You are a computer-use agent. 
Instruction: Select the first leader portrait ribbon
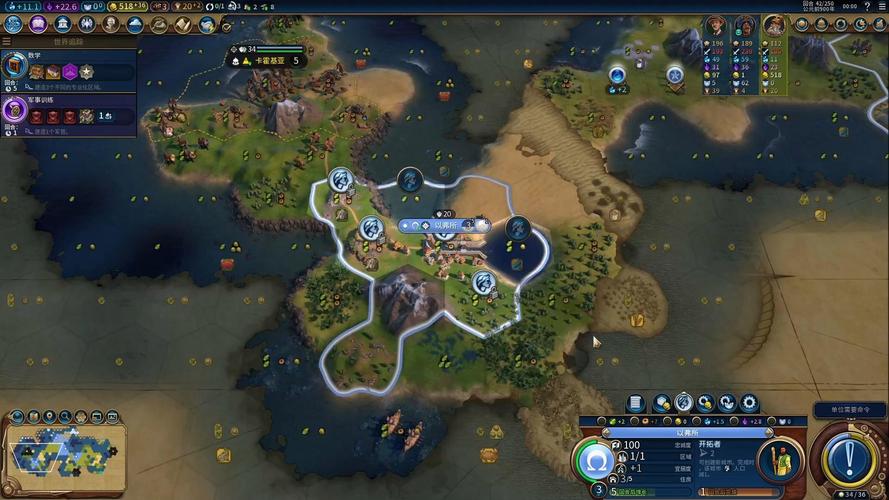714,26
